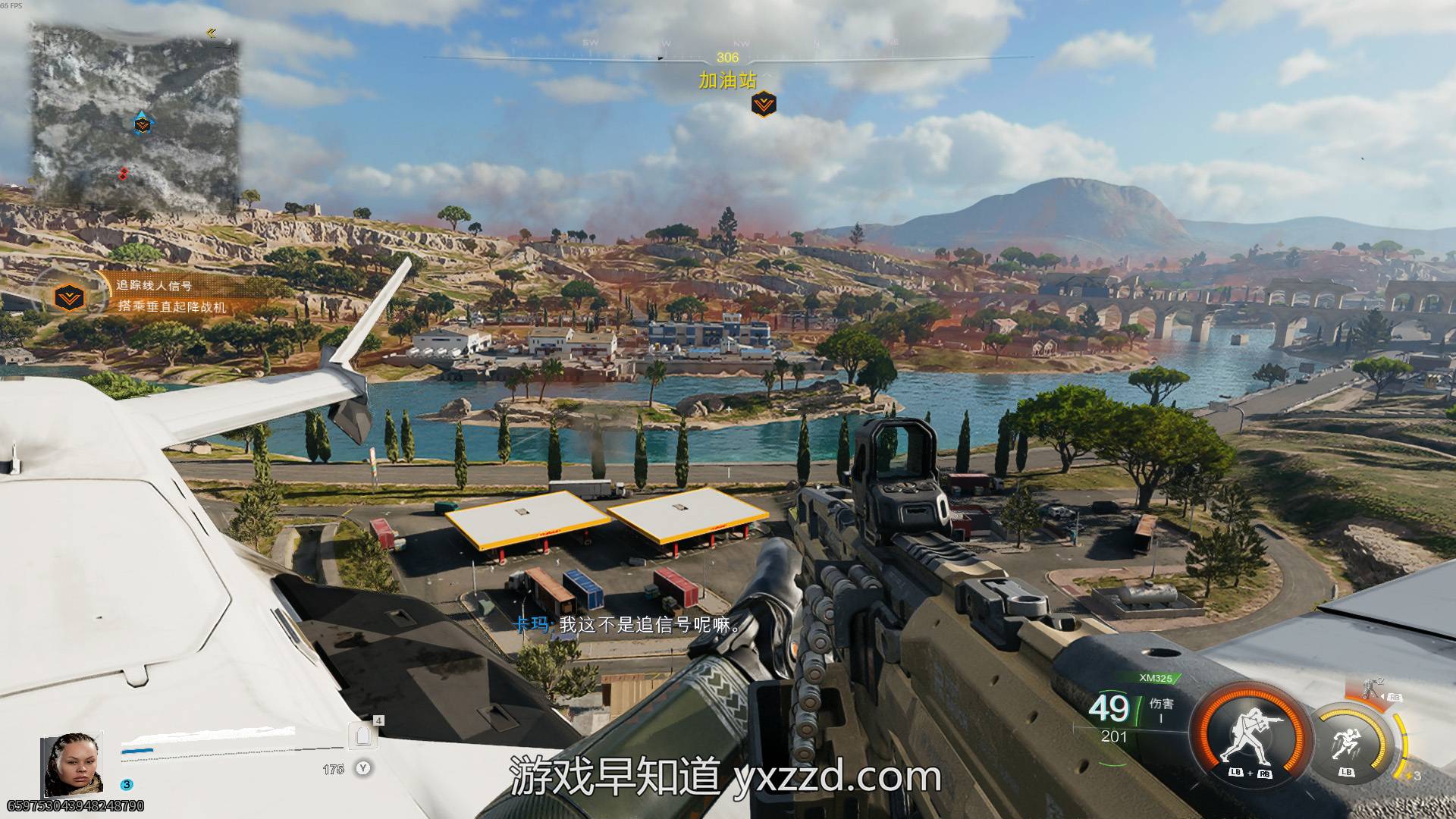This screenshot has width=1456, height=819.
Task: Select the operator portrait
Action: coord(72,764)
